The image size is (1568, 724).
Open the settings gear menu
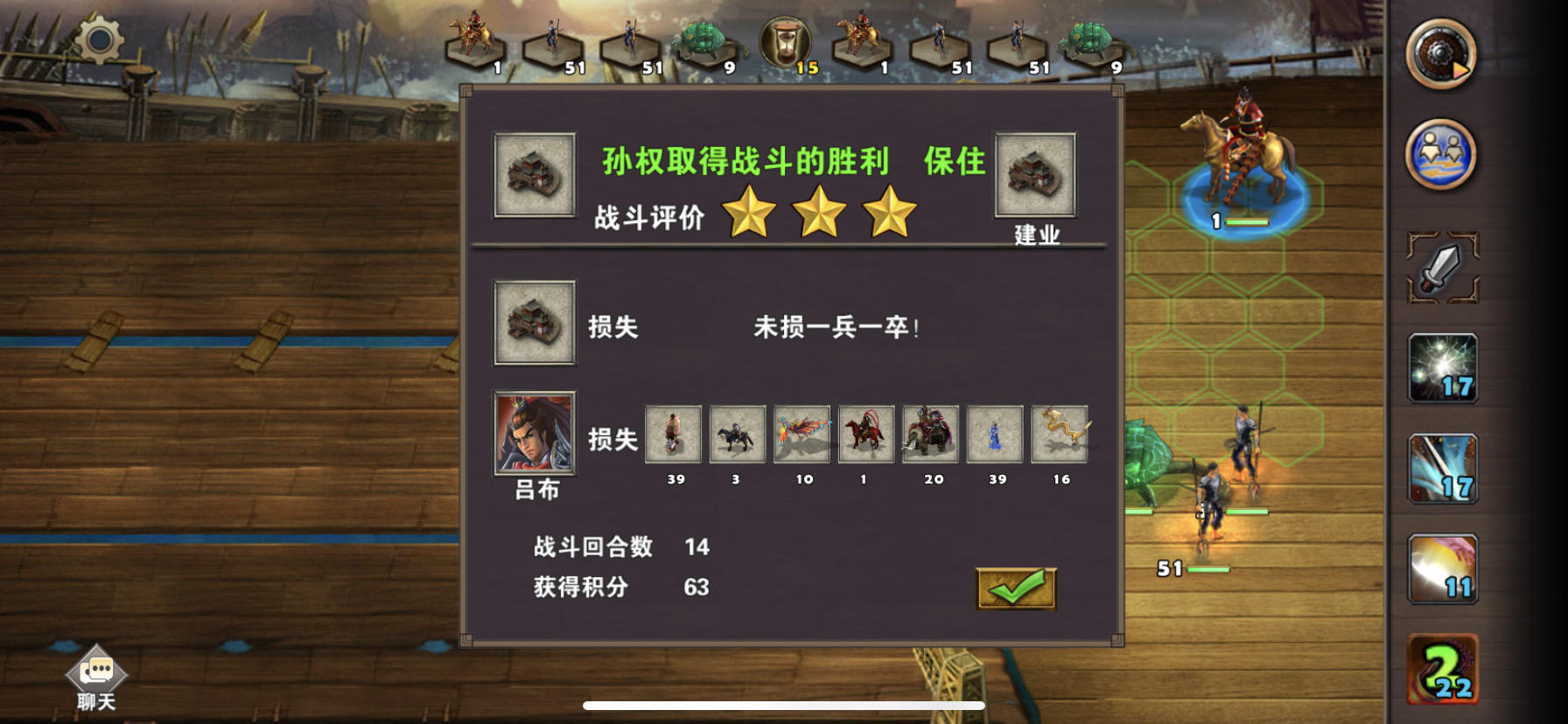coord(99,39)
